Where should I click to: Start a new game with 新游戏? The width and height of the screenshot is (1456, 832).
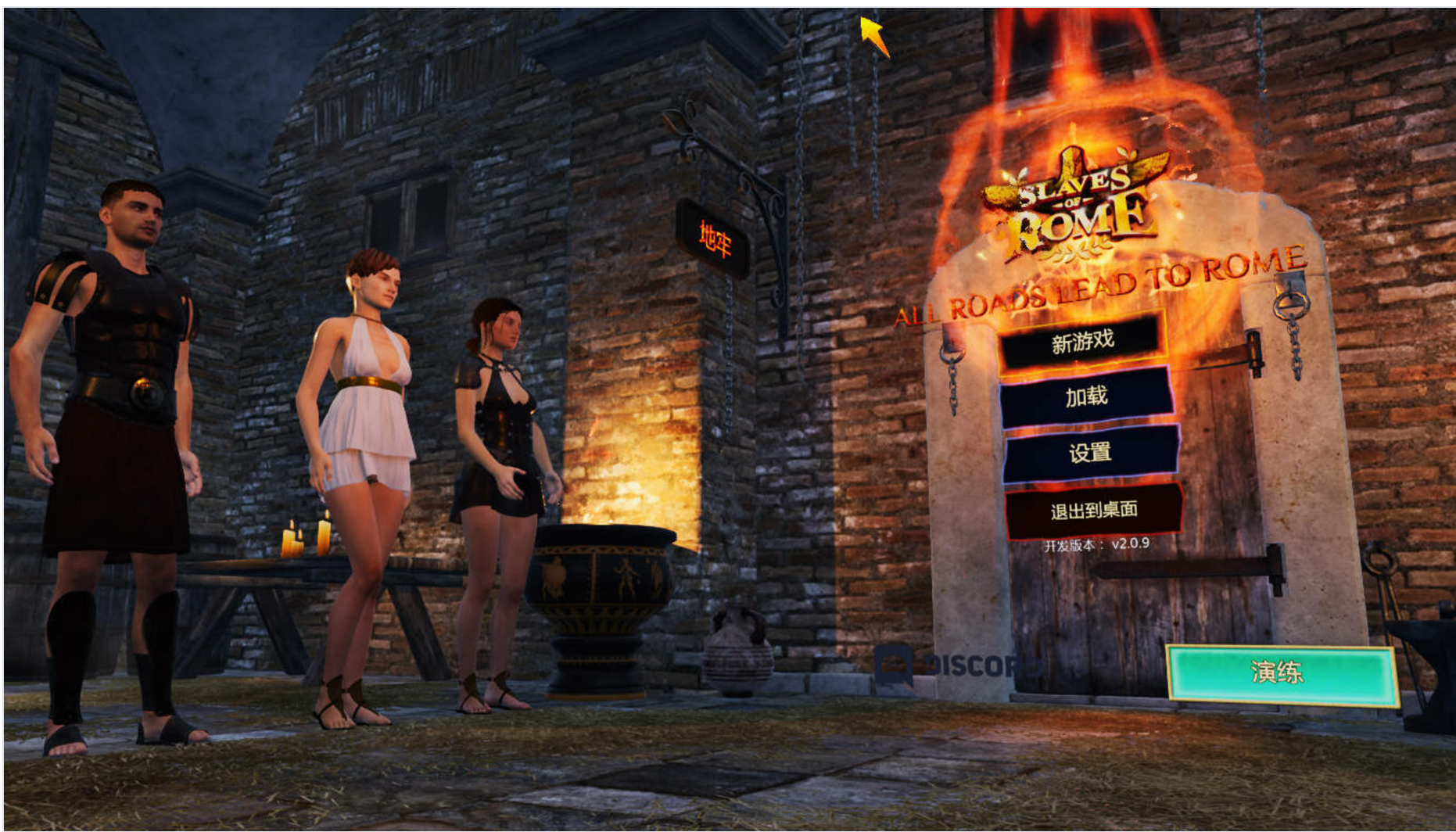click(x=1082, y=342)
